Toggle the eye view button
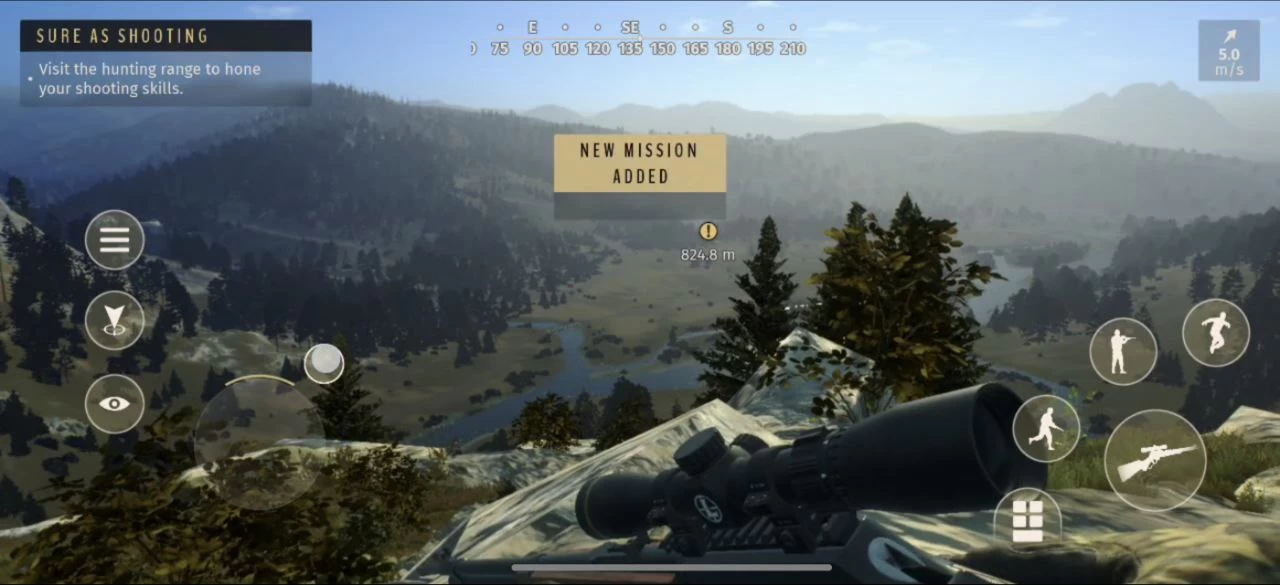 [x=115, y=404]
